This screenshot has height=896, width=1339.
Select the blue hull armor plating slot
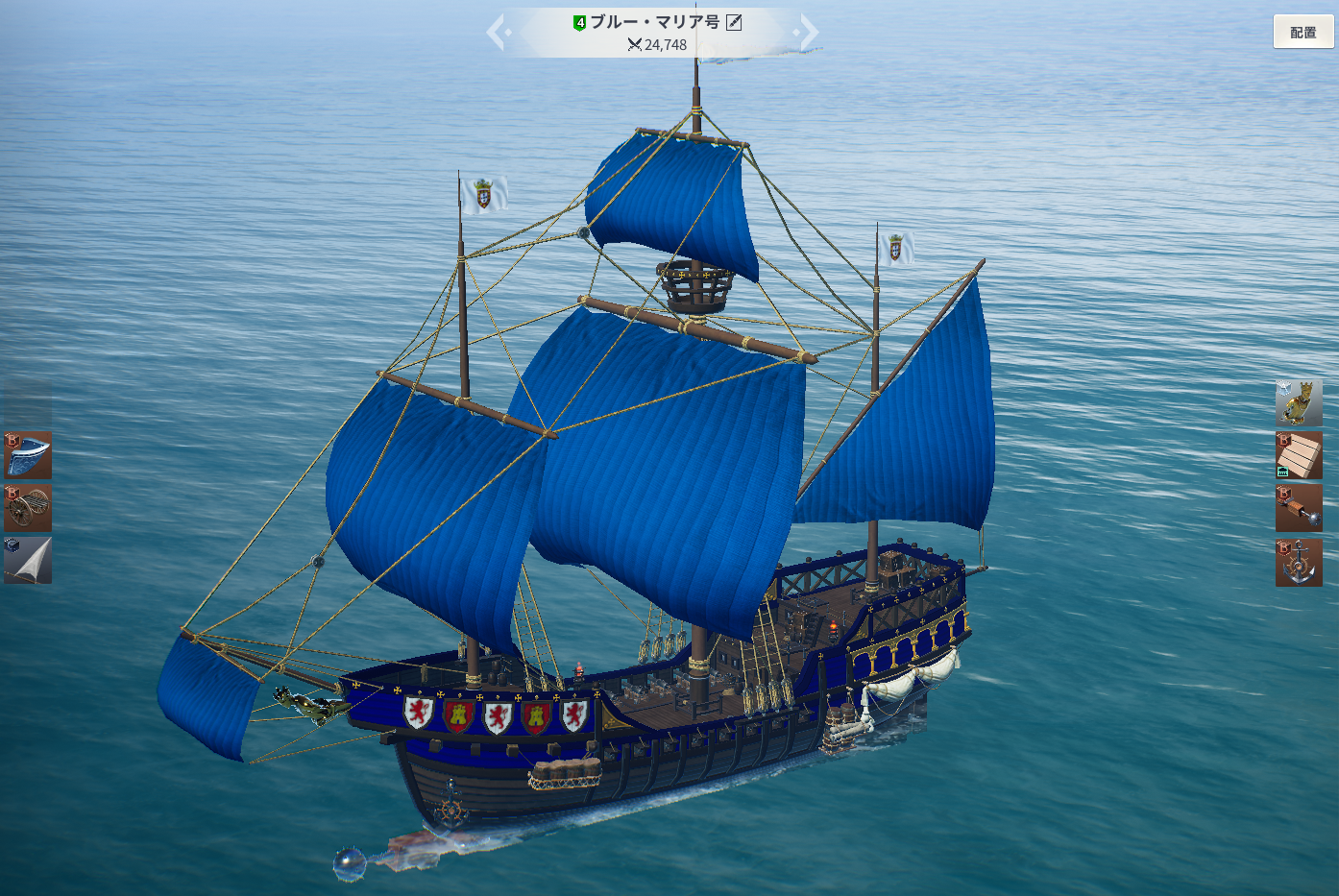28,455
